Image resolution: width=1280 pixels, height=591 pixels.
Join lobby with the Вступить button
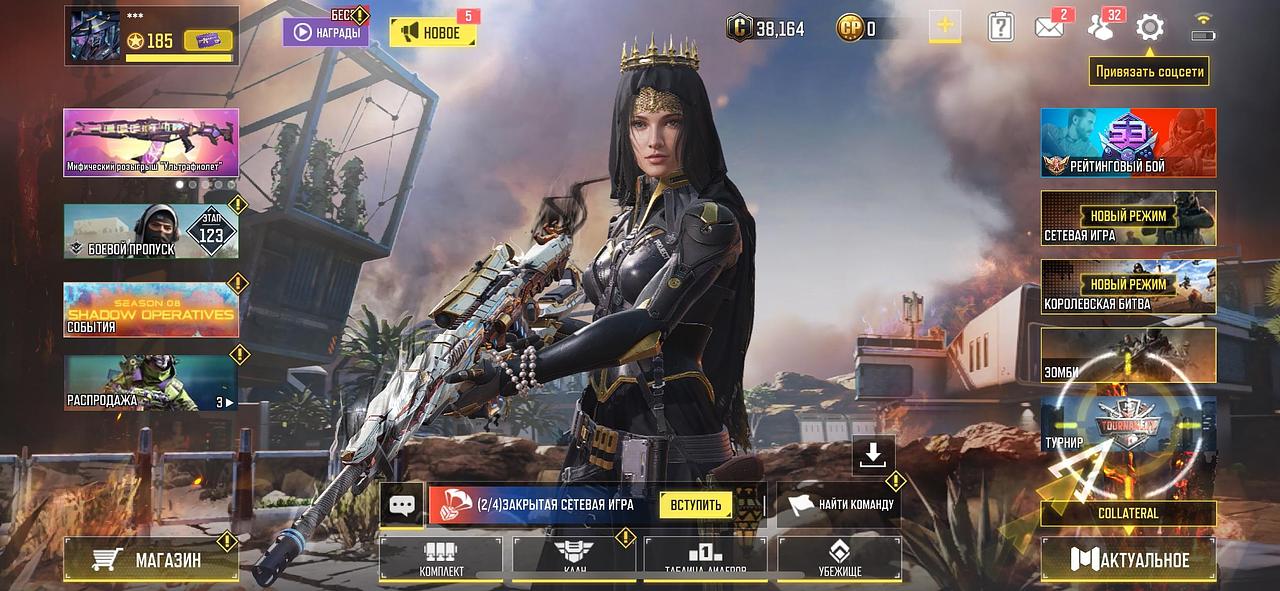[x=695, y=505]
